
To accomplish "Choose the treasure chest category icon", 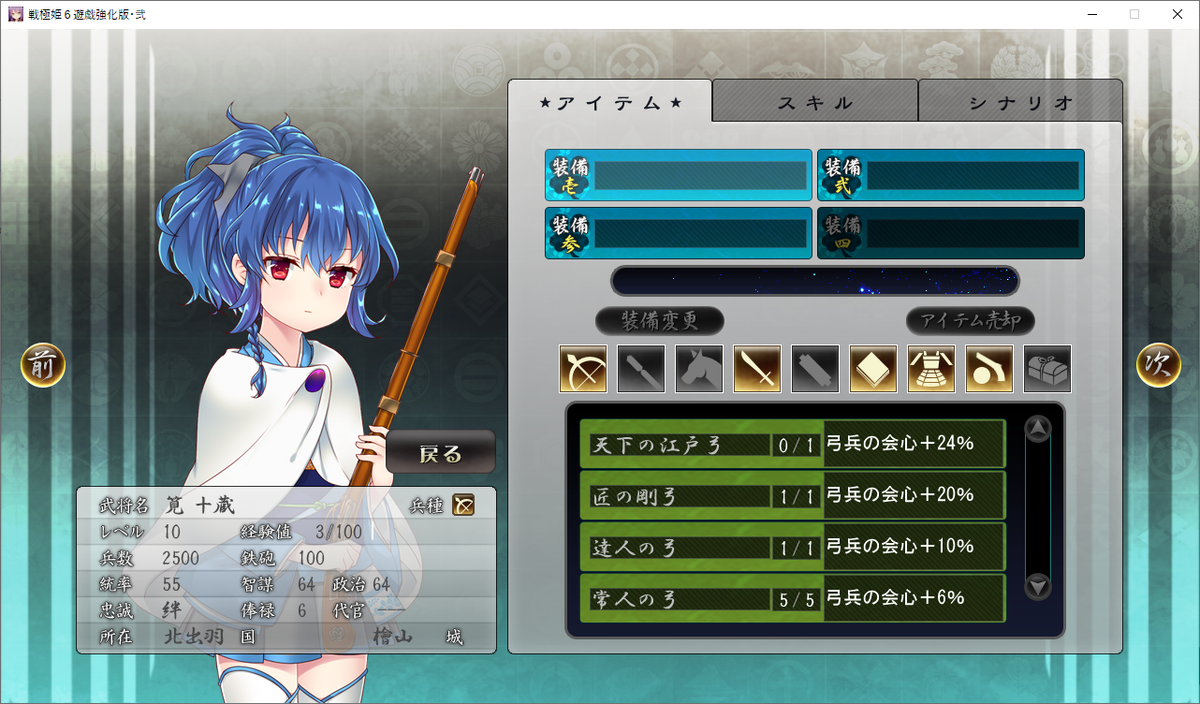I will 1047,369.
